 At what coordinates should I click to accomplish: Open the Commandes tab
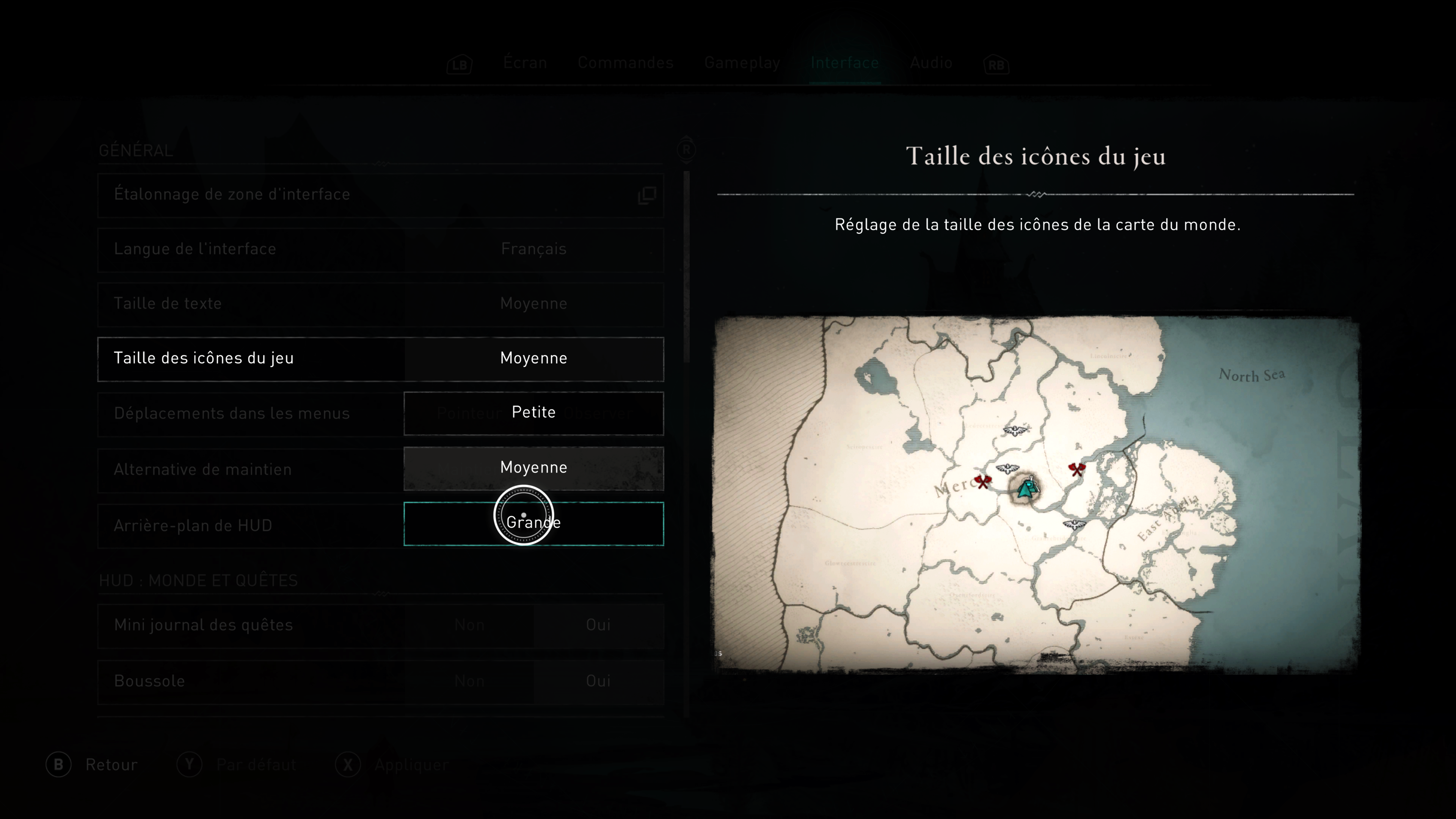coord(625,63)
